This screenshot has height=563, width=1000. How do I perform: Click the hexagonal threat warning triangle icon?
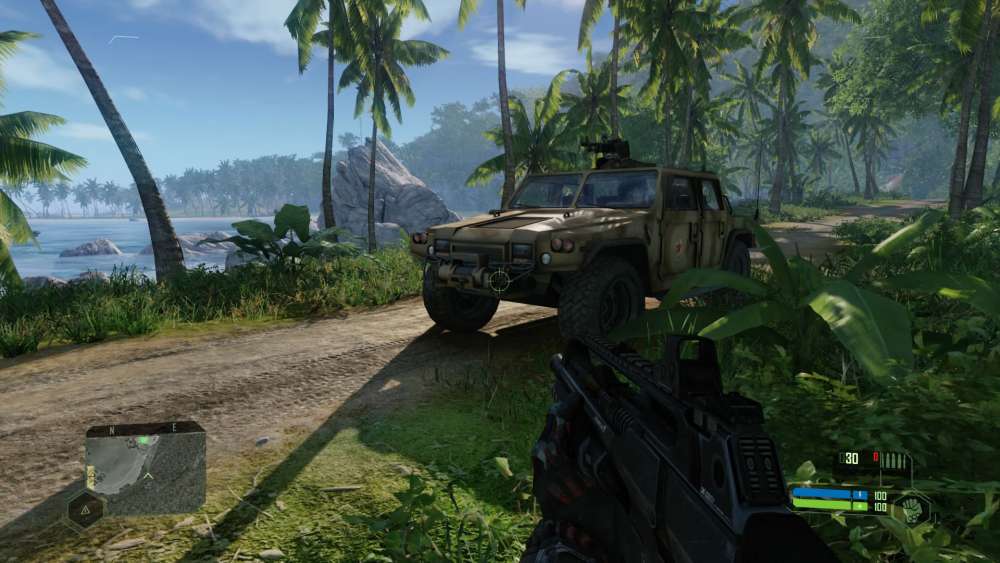coord(86,509)
